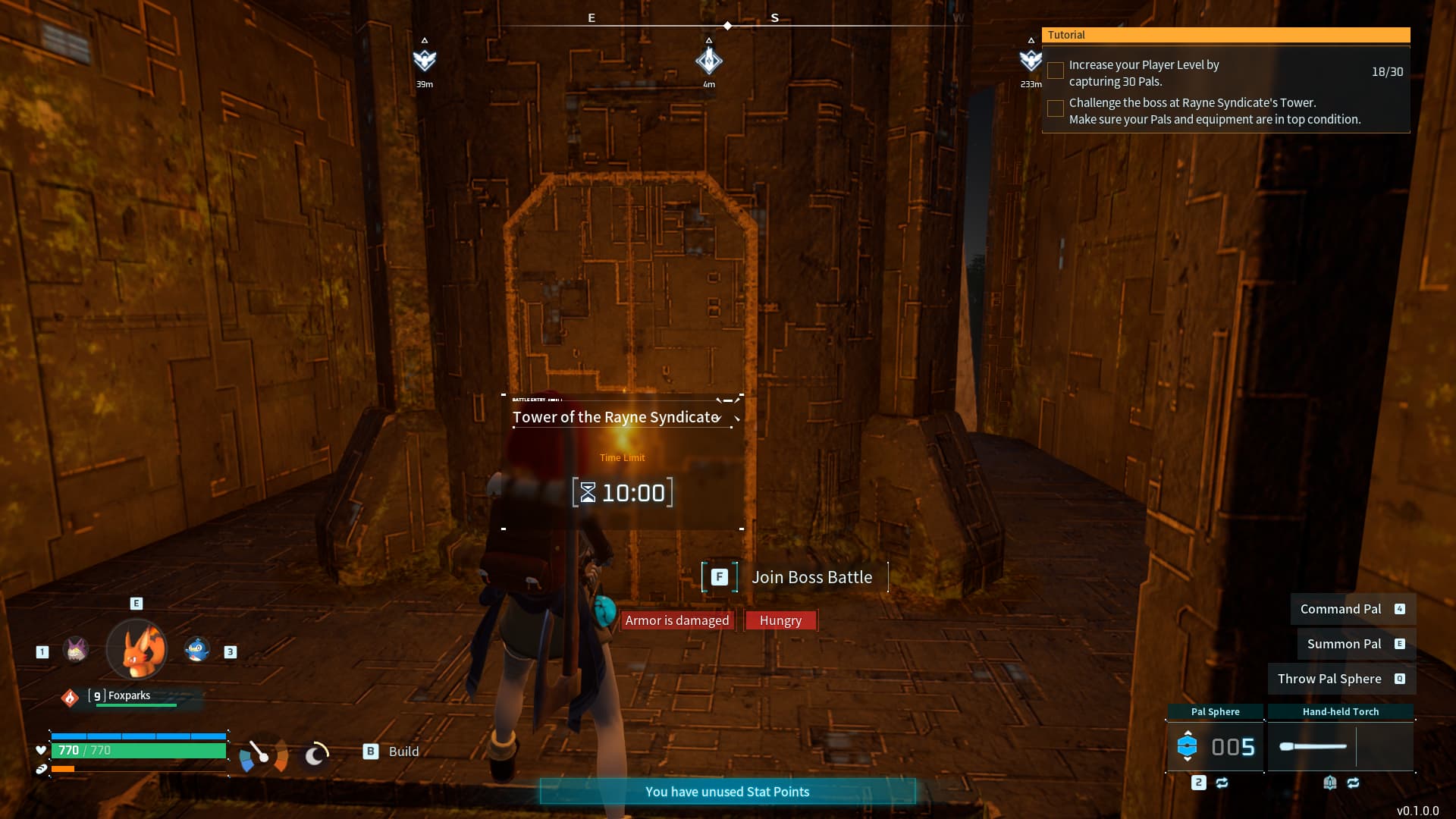Click the temperature gauge icon
The height and width of the screenshot is (819, 1456).
click(x=263, y=754)
